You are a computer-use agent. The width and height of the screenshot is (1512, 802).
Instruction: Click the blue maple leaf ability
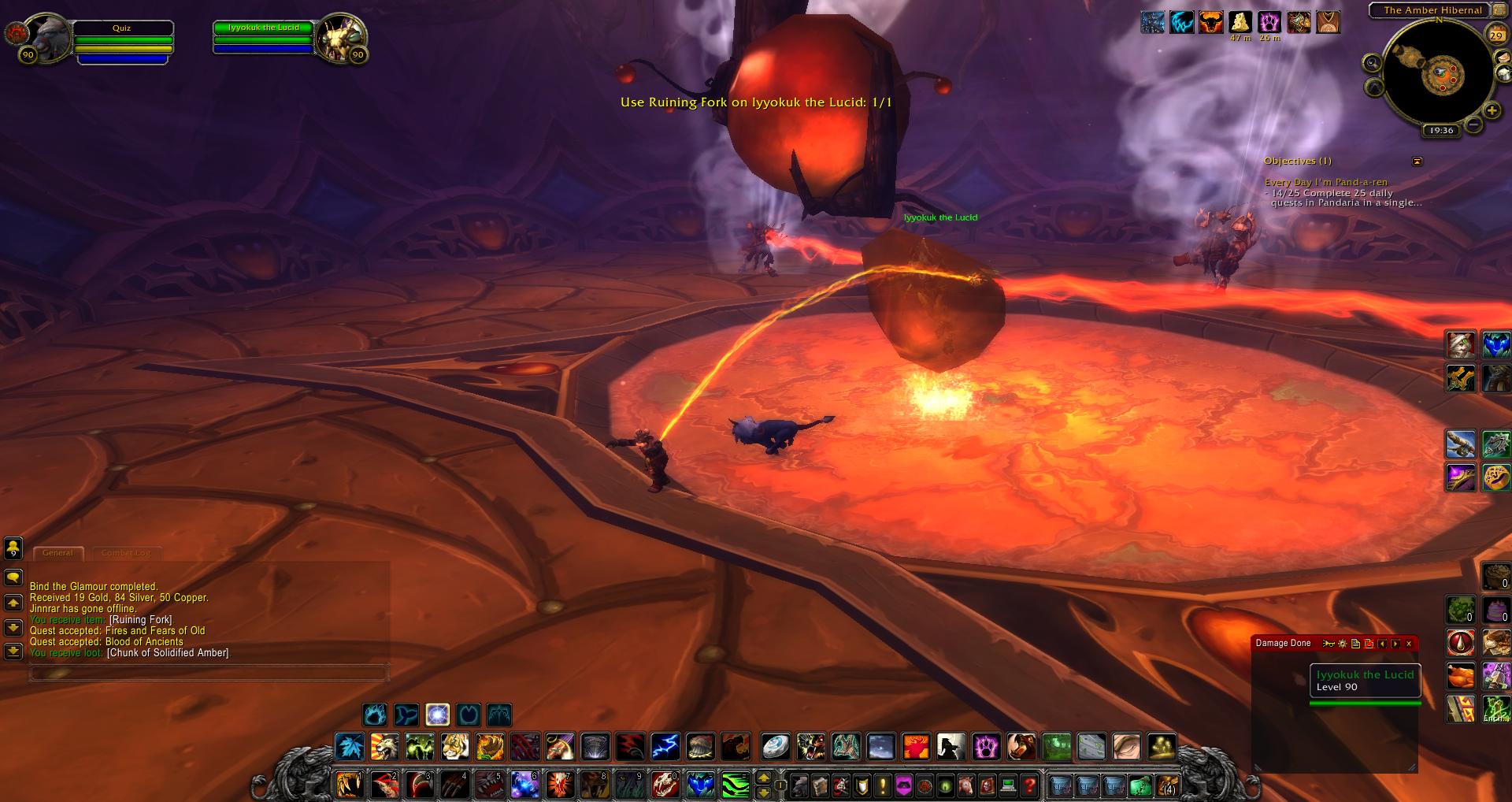[348, 746]
